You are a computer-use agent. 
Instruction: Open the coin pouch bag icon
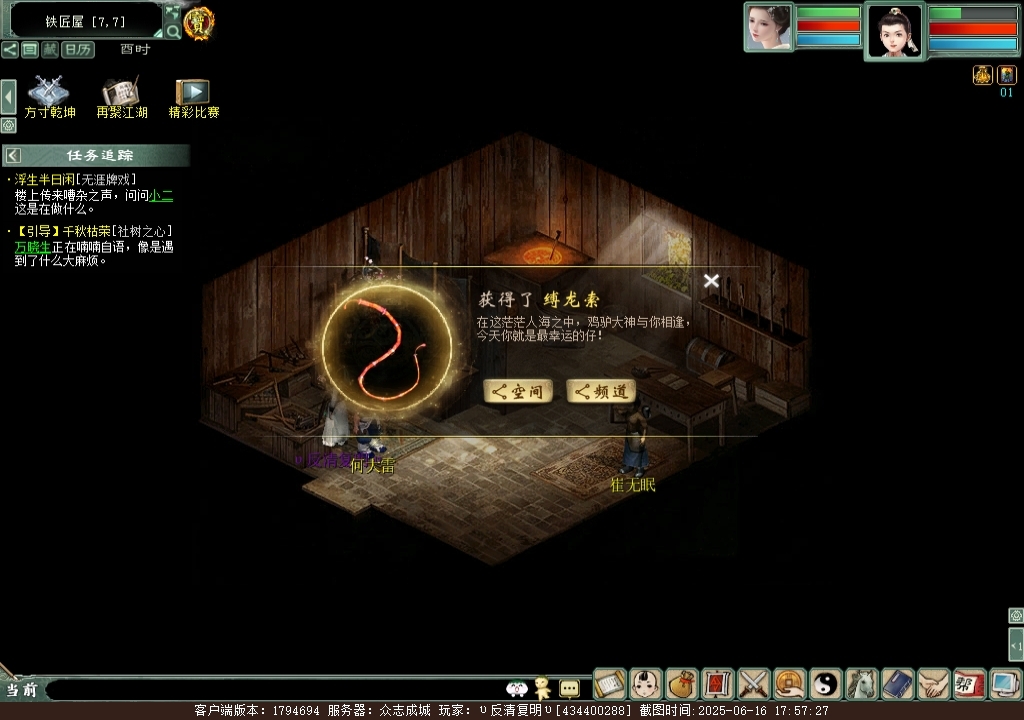coord(682,684)
